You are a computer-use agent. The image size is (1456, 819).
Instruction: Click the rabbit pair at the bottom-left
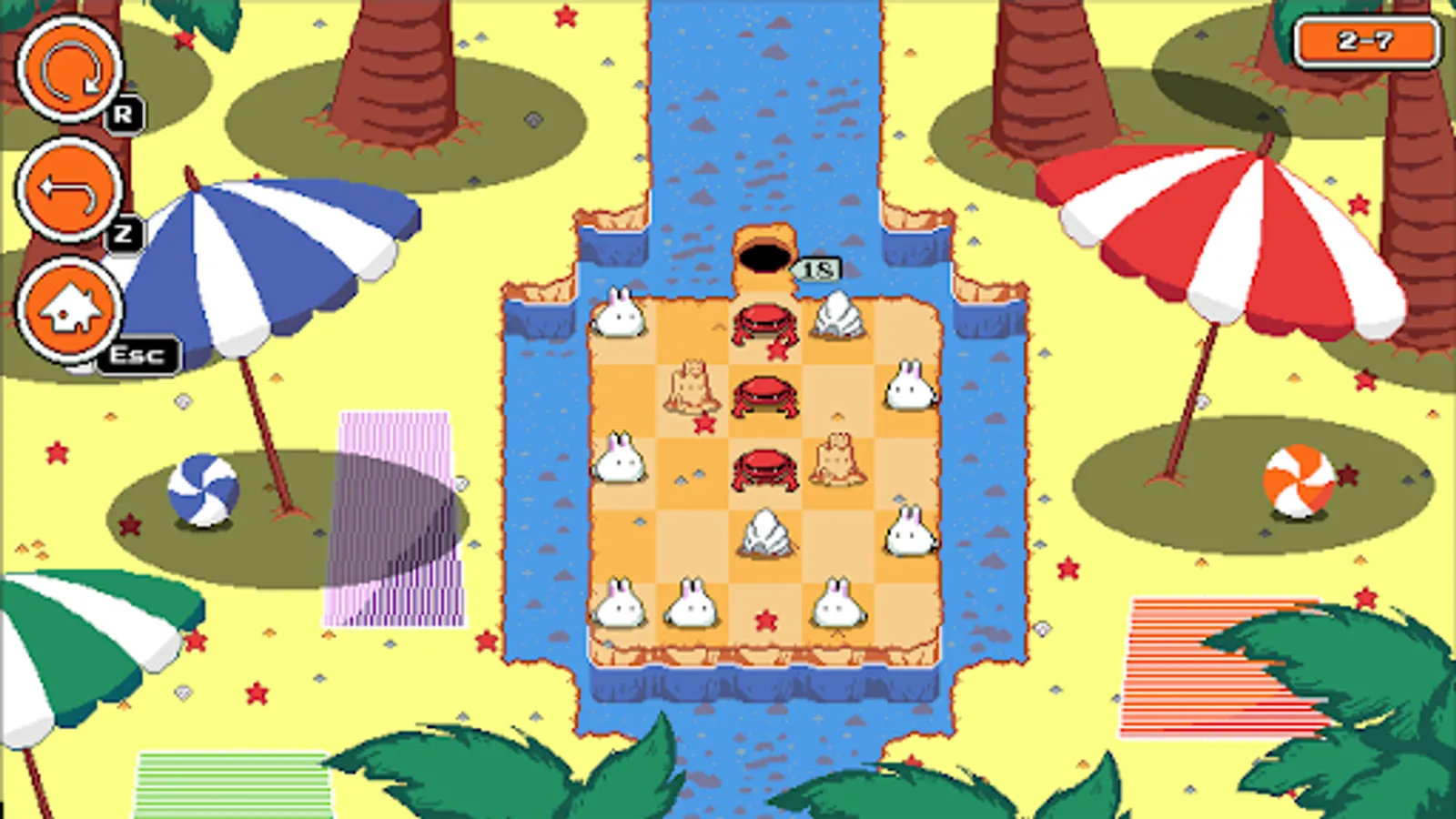coord(655,602)
